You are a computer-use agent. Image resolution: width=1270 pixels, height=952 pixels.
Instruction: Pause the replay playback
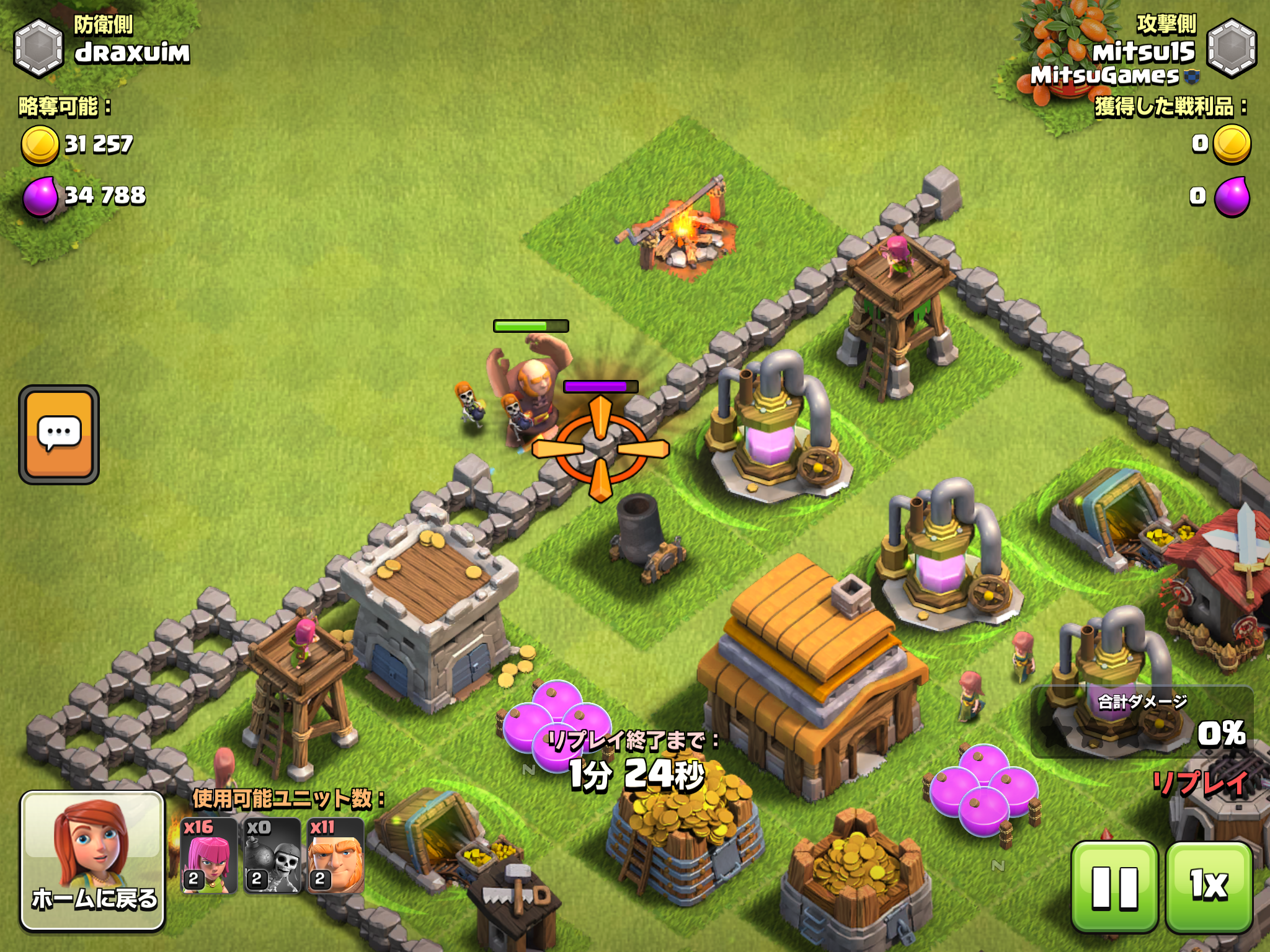[1114, 886]
